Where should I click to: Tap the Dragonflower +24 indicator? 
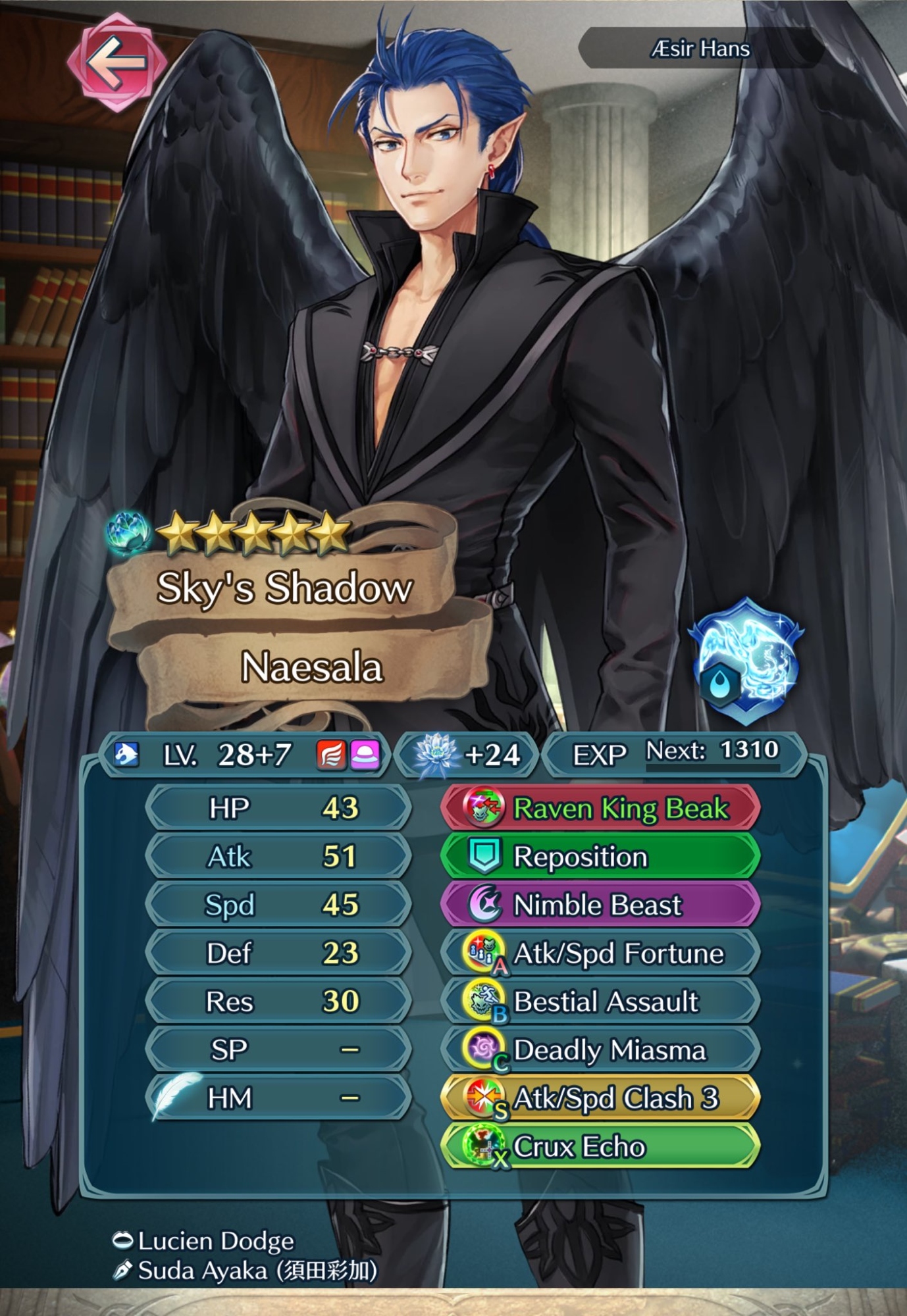[x=467, y=755]
